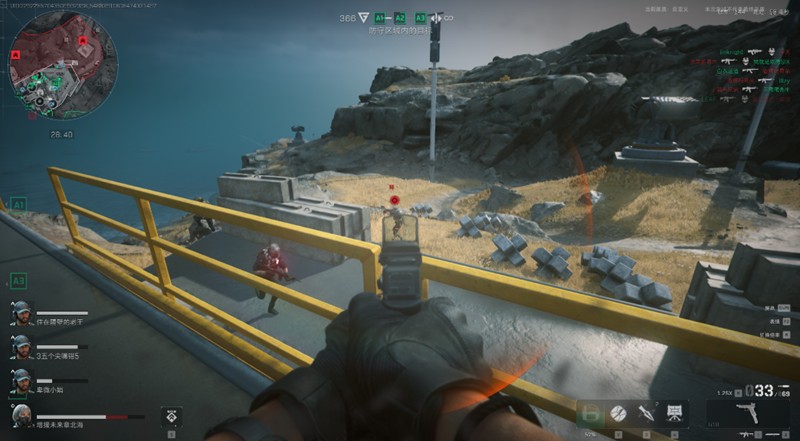Select the grey-haired masked operator portrait
This screenshot has height=441, width=800.
(x=21, y=416)
